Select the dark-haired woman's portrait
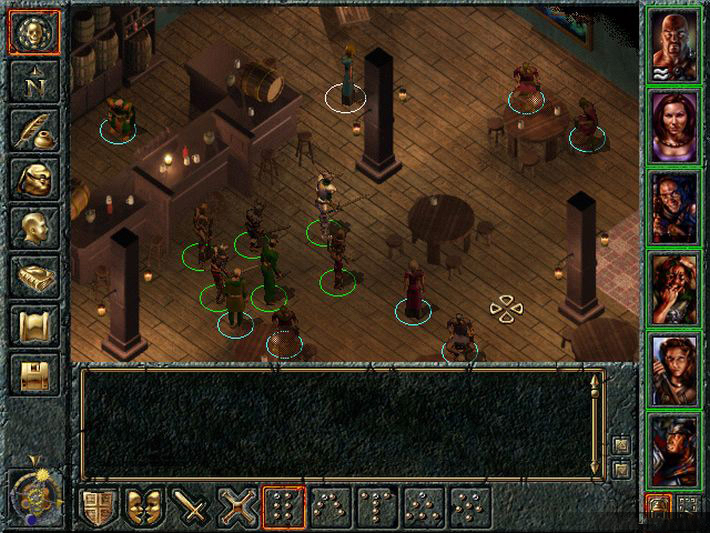This screenshot has height=533, width=710. click(673, 126)
